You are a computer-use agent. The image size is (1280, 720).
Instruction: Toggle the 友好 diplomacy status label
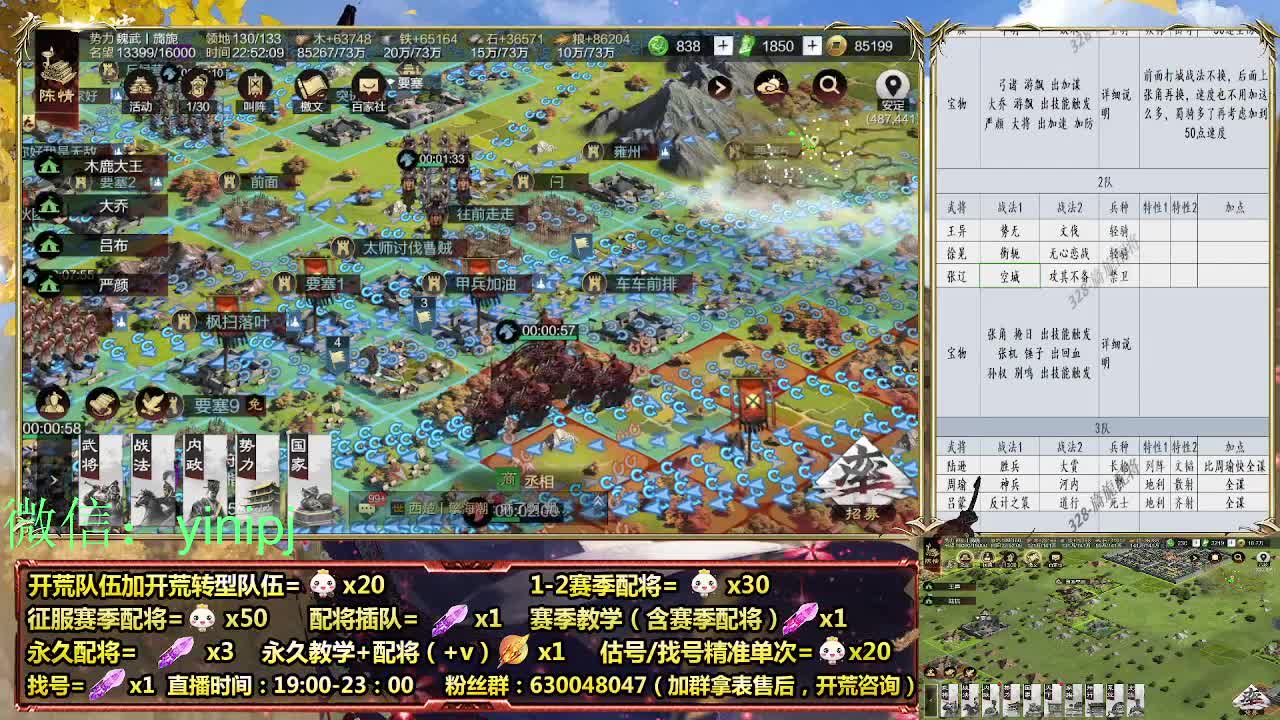click(x=88, y=94)
